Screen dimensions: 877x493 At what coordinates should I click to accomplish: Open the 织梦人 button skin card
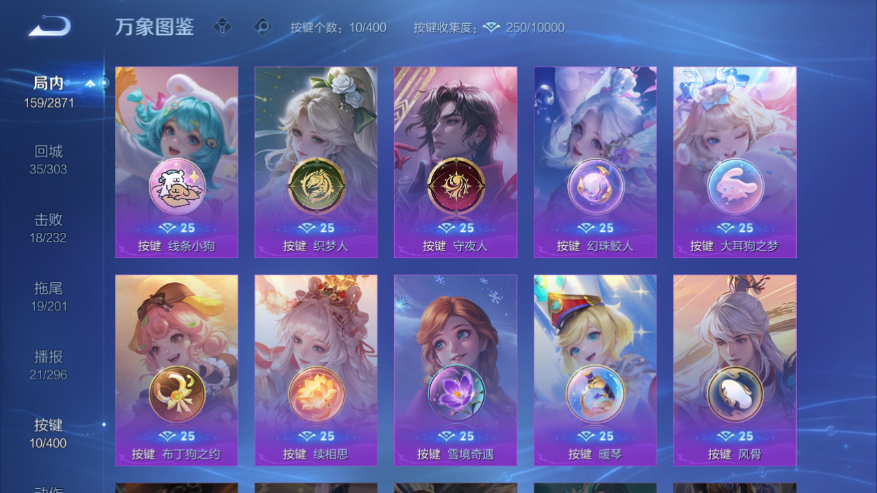[x=316, y=162]
